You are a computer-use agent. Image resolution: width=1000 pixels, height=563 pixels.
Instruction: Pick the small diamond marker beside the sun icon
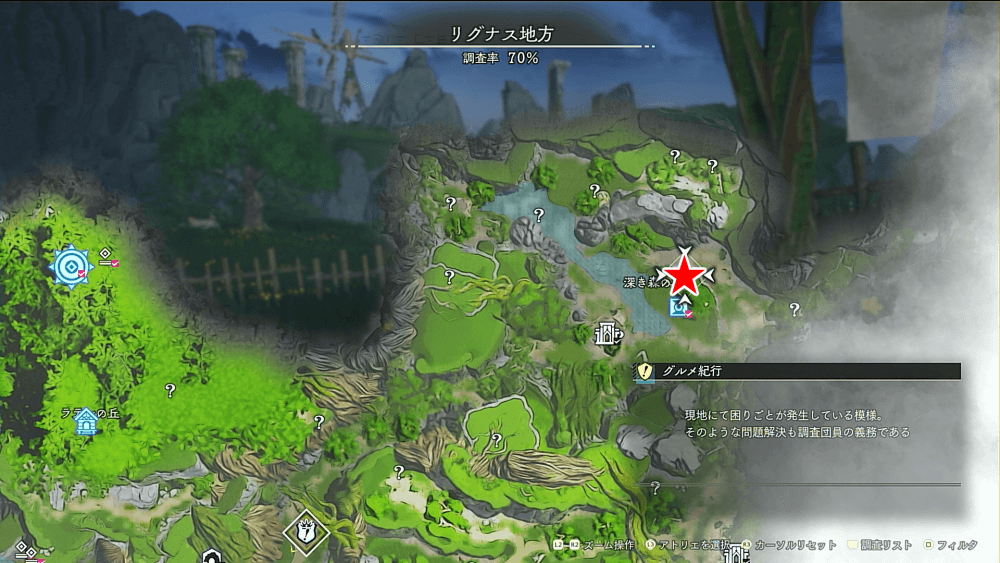tap(105, 255)
